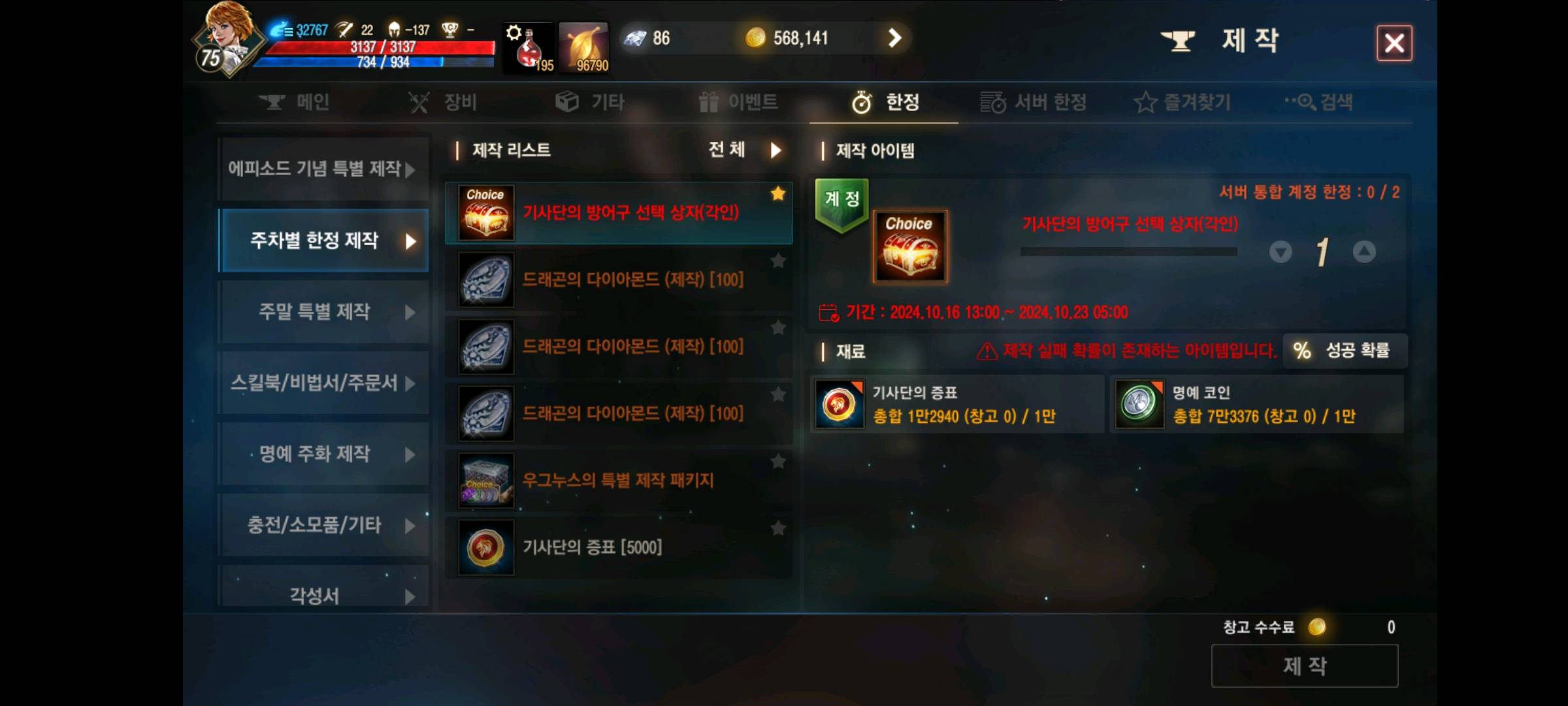Star the 기사단의 증표 [5000] recipe
Viewport: 1568px width, 706px height.
pyautogui.click(x=777, y=529)
